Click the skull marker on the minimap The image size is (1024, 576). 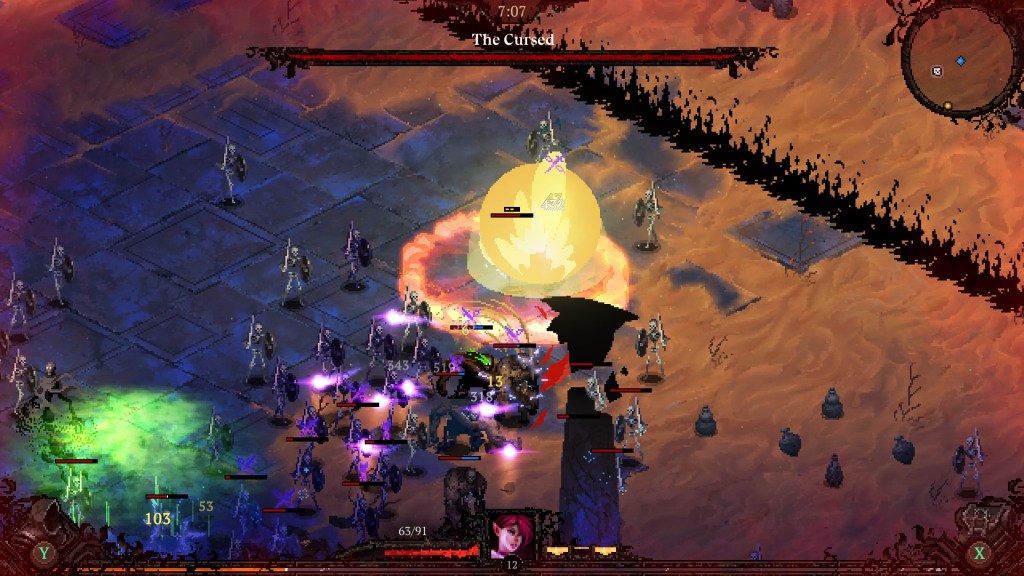click(937, 71)
